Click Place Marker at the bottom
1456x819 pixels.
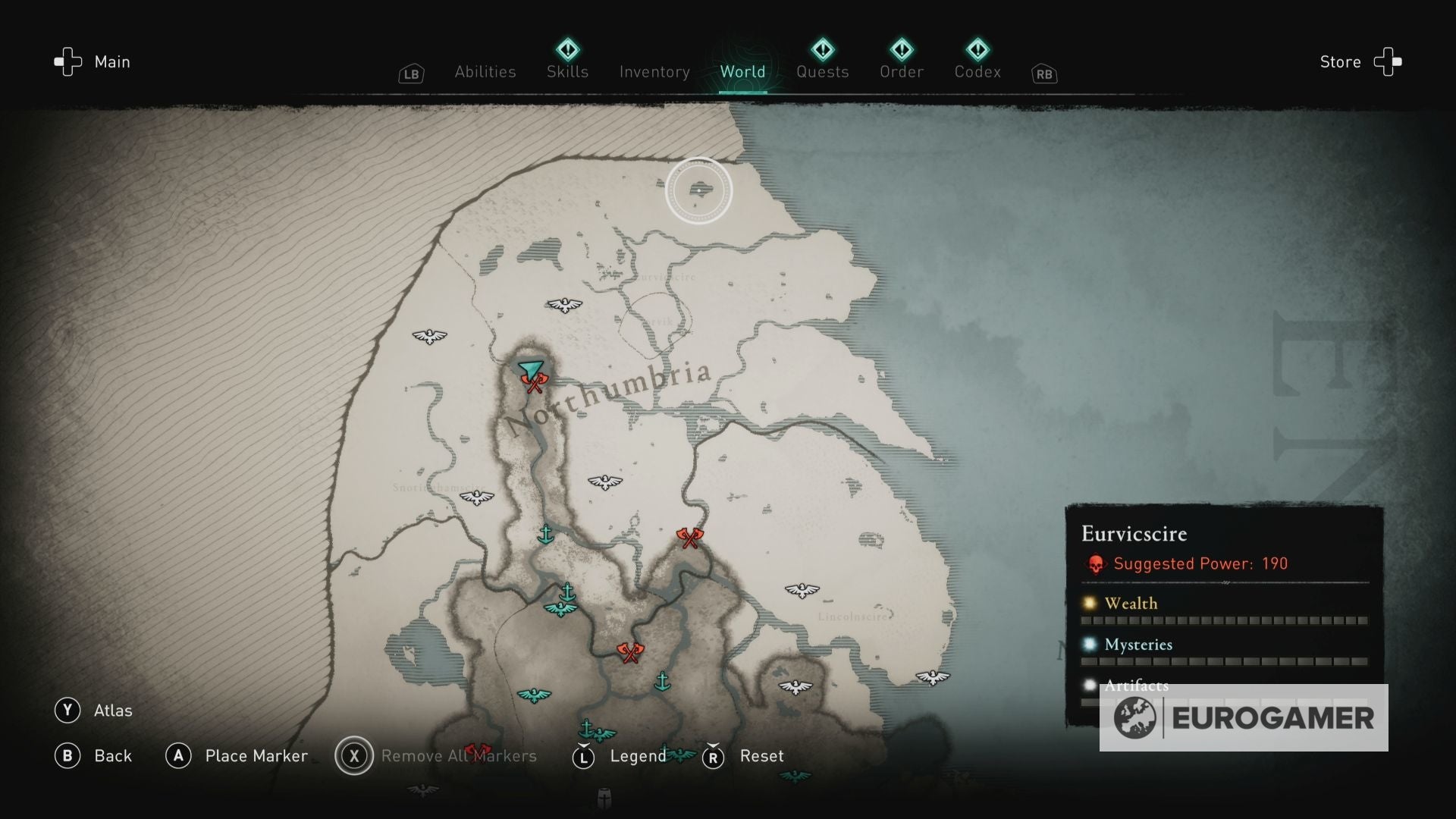256,756
